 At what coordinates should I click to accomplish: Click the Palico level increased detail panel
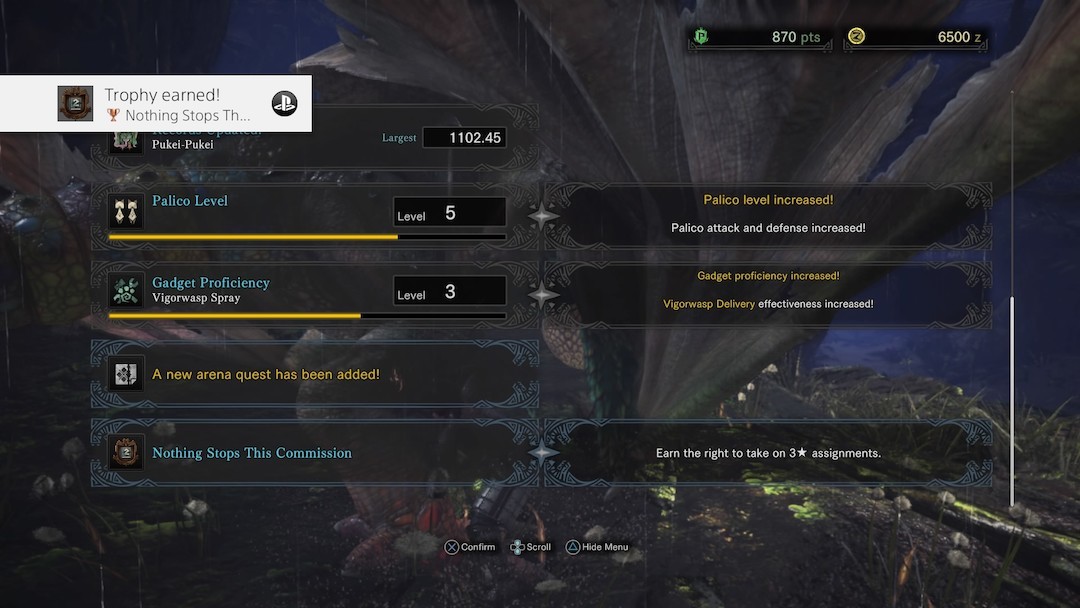768,214
